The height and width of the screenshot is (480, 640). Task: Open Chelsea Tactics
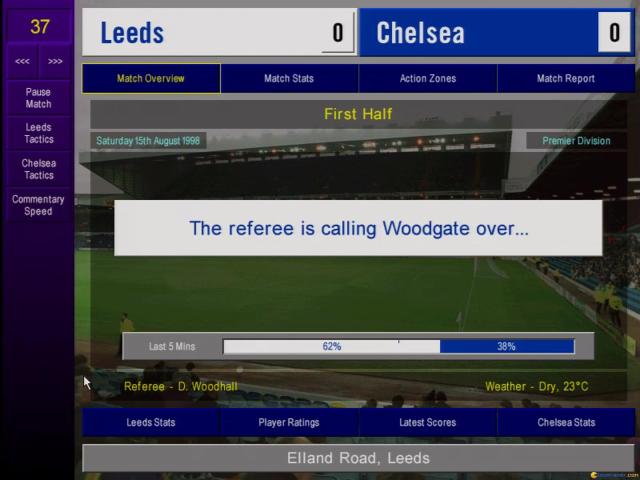pyautogui.click(x=38, y=169)
